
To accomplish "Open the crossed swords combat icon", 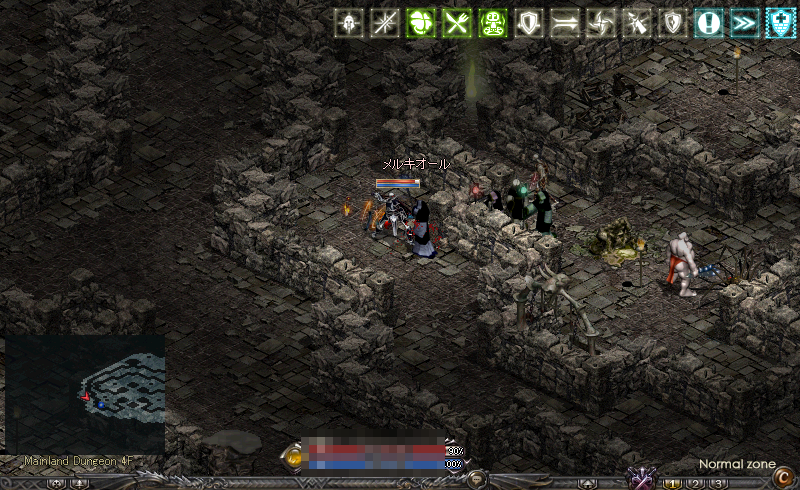I will [x=640, y=478].
